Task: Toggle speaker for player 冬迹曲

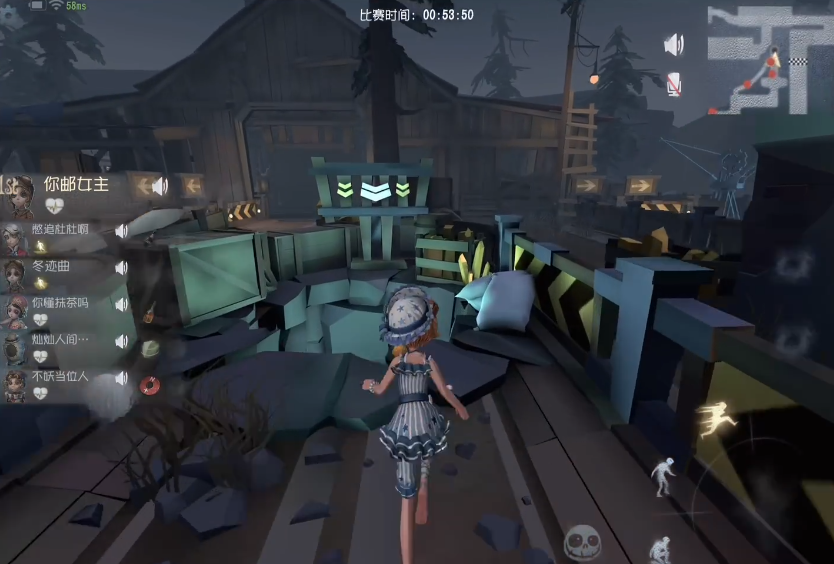Action: point(121,268)
